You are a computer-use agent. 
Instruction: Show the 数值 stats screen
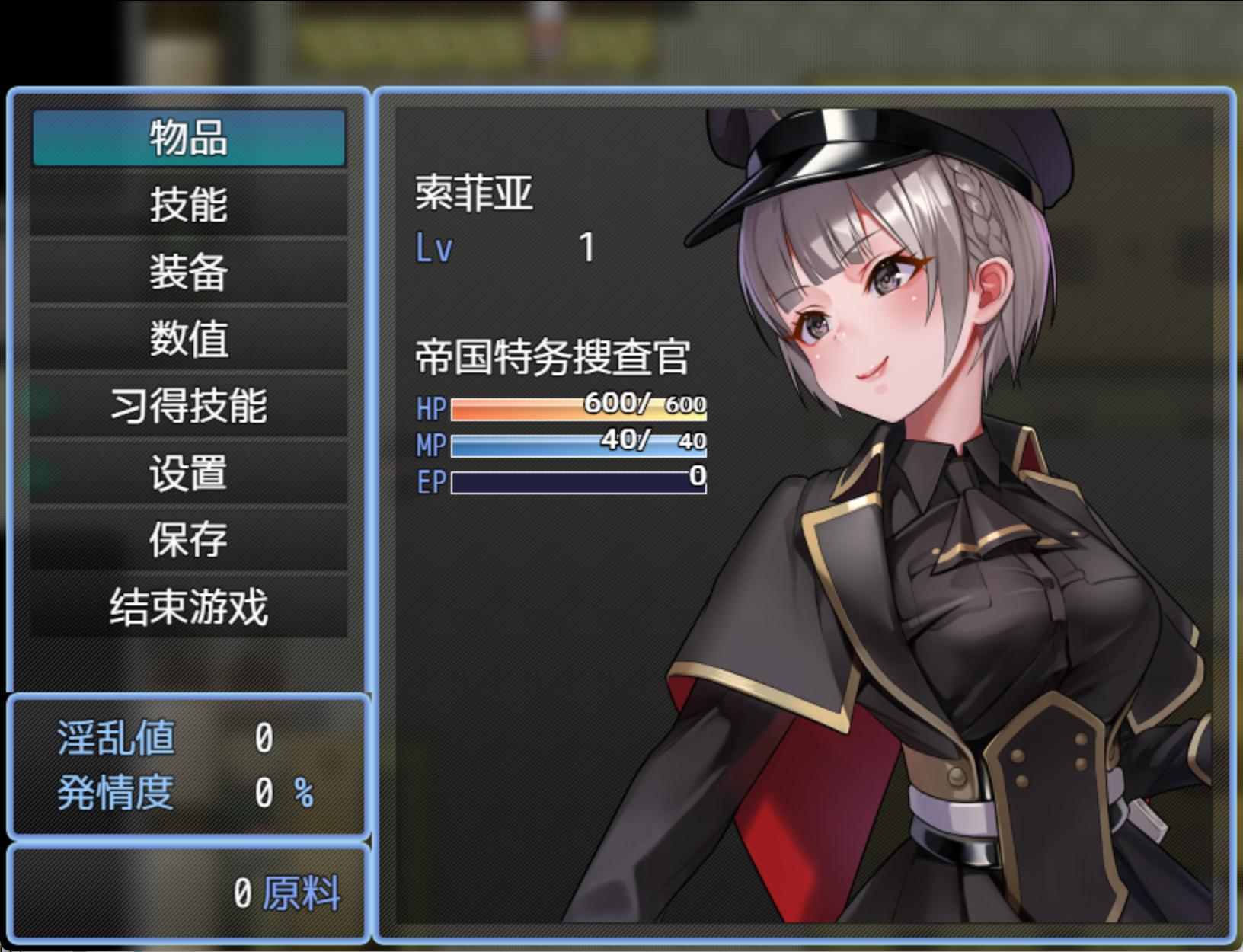tap(188, 339)
